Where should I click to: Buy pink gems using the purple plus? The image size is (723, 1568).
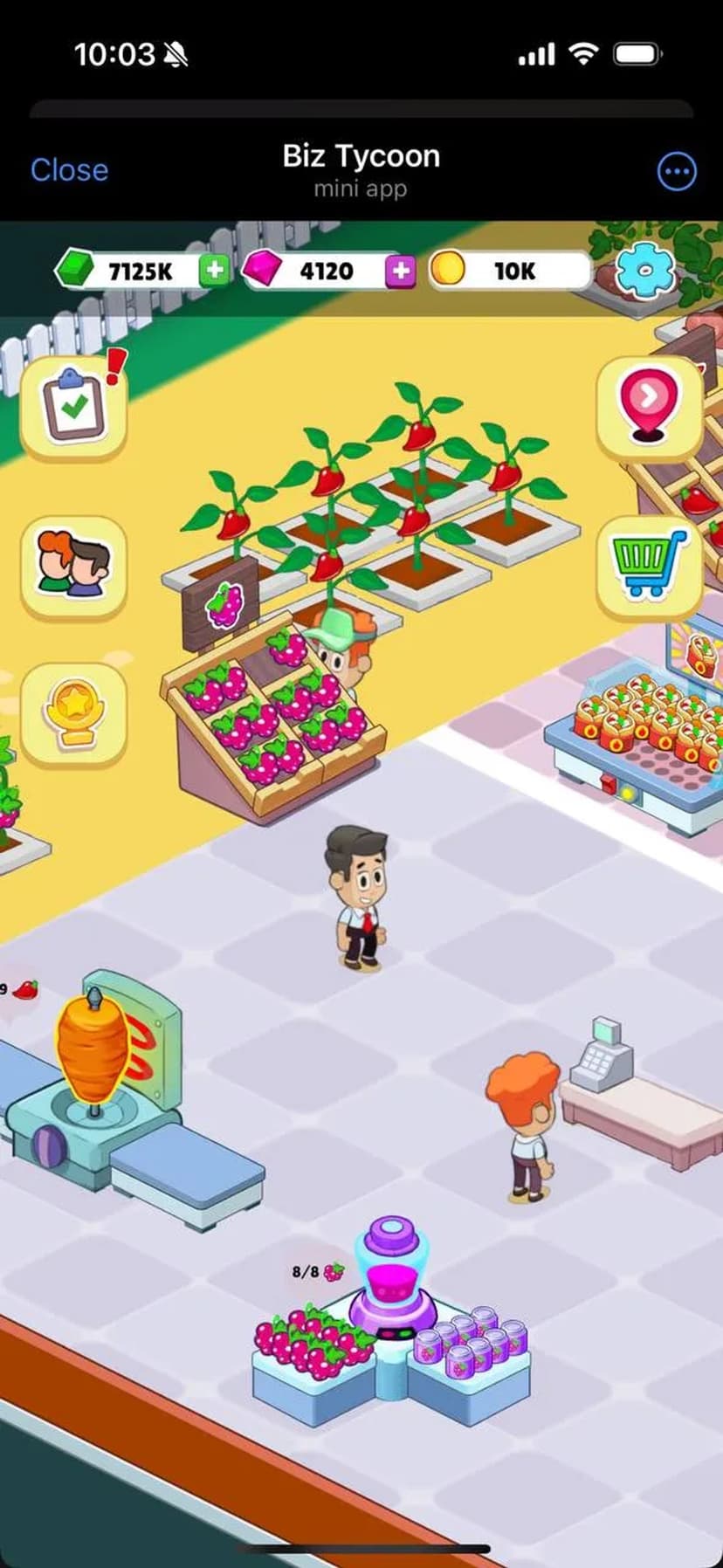tap(401, 272)
